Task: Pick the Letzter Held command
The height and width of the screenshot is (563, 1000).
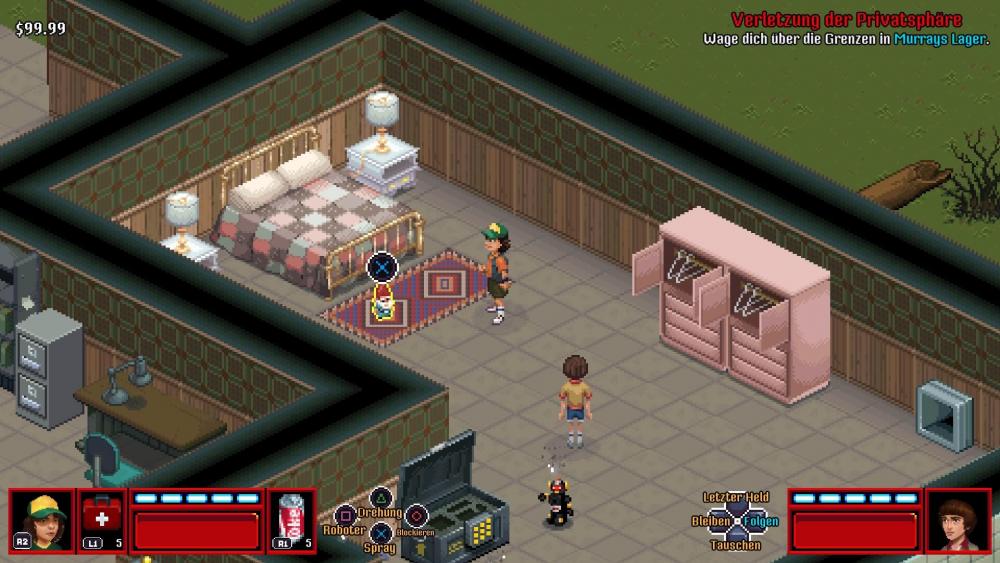Action: (x=735, y=497)
